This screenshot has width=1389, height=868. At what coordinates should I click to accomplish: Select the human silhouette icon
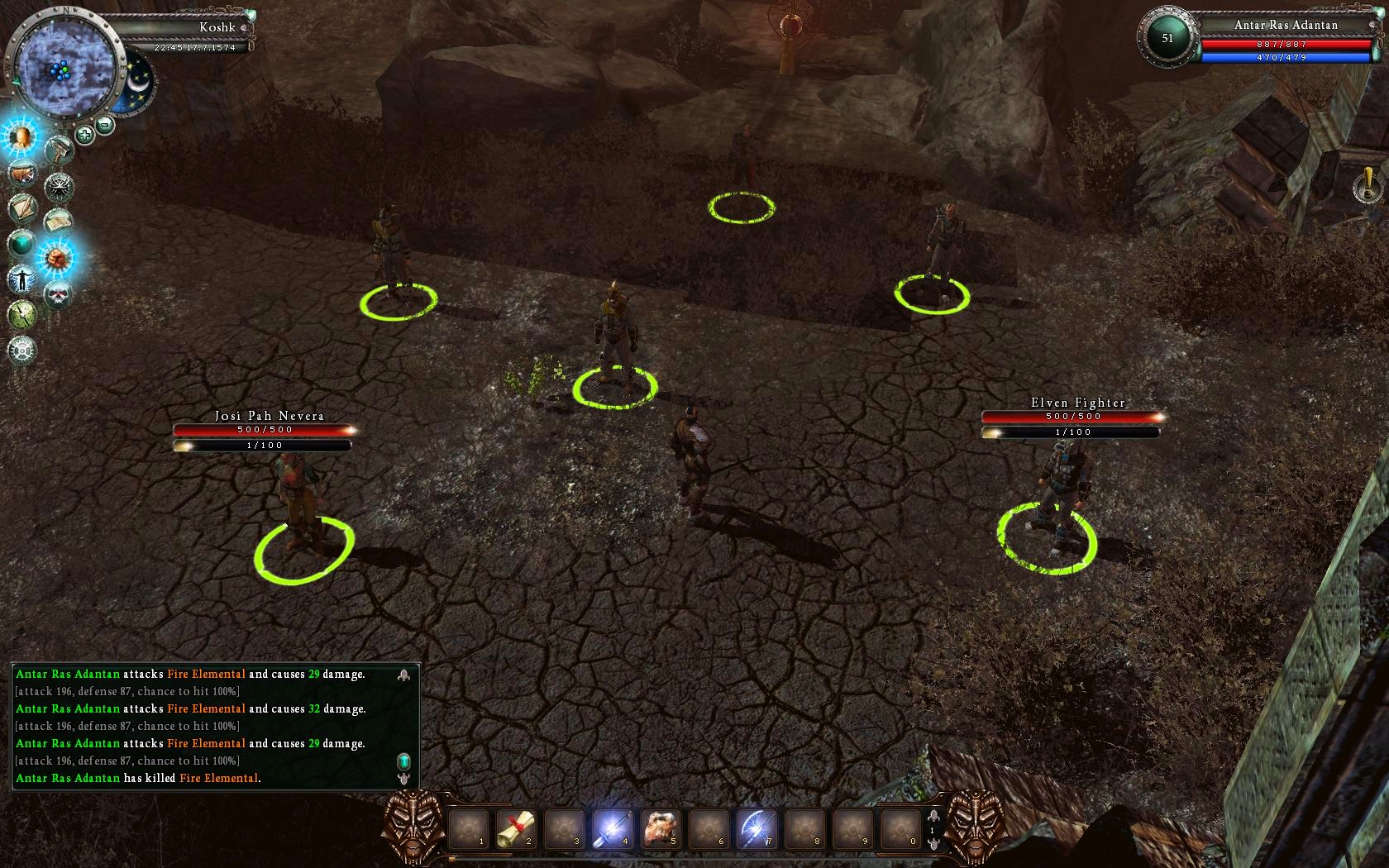click(x=21, y=279)
